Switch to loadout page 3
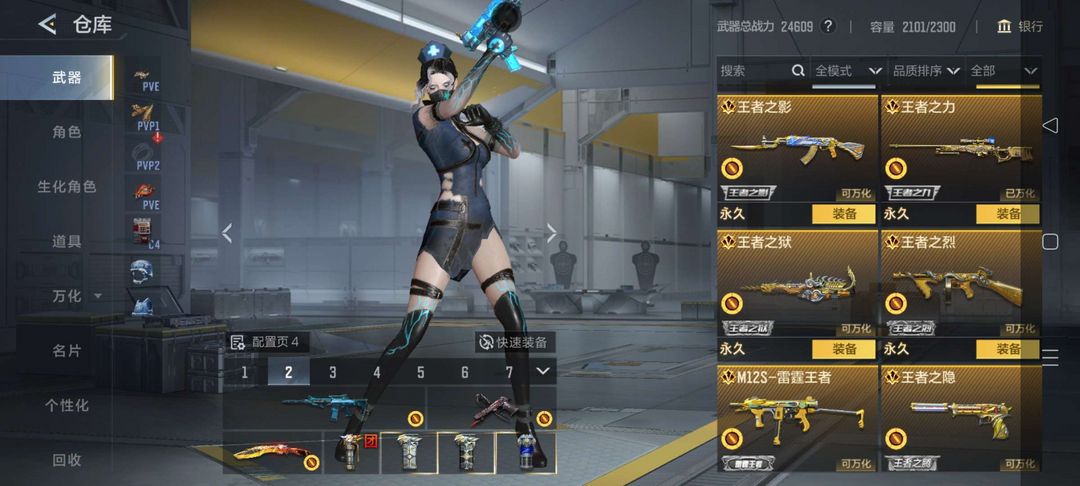This screenshot has width=1080, height=486. click(x=333, y=372)
